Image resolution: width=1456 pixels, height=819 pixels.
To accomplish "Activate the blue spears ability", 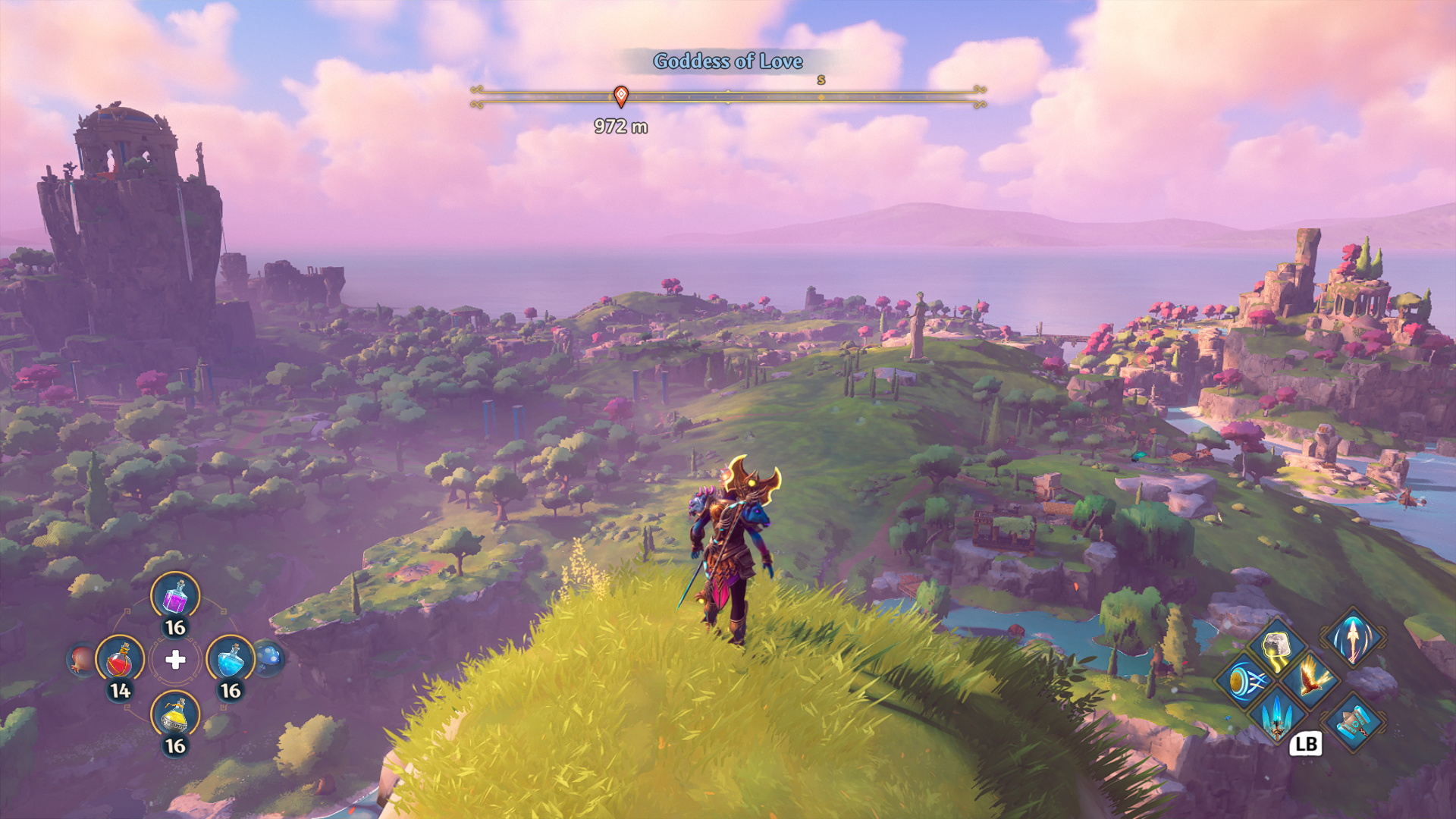I will point(1278,714).
